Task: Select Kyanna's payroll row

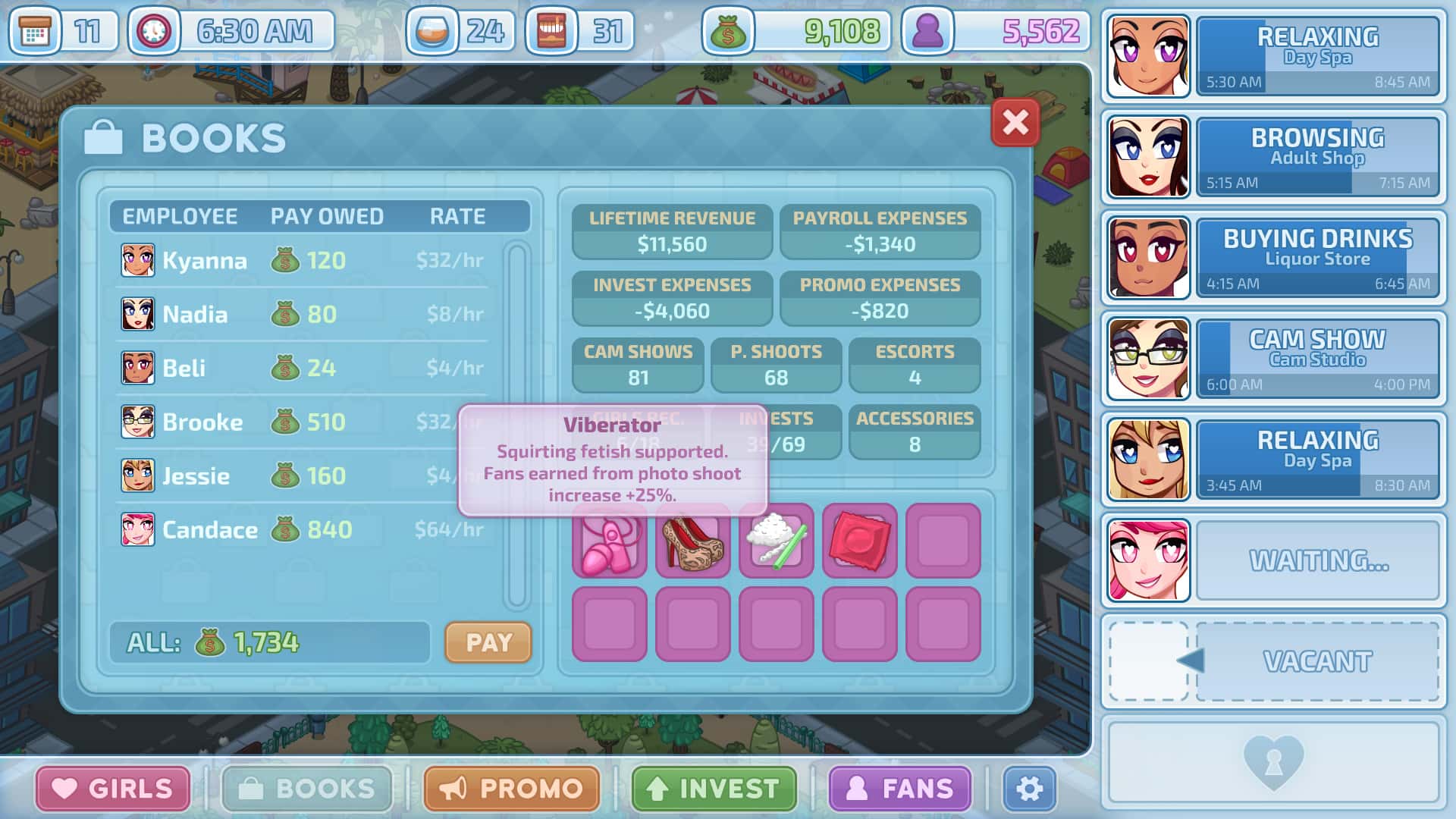Action: point(303,261)
